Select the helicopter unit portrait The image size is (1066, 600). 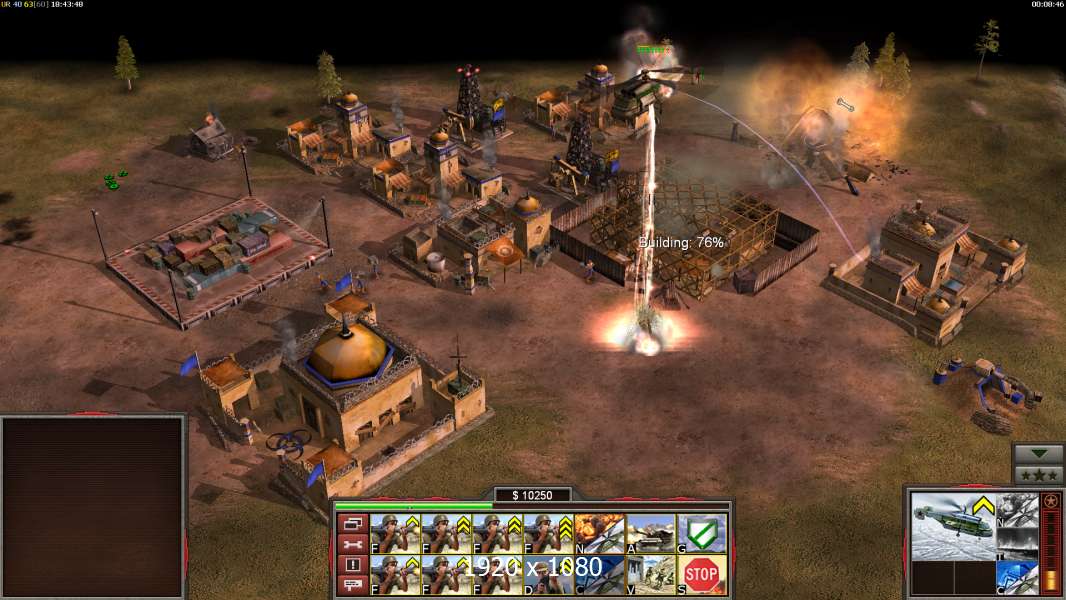tap(953, 526)
